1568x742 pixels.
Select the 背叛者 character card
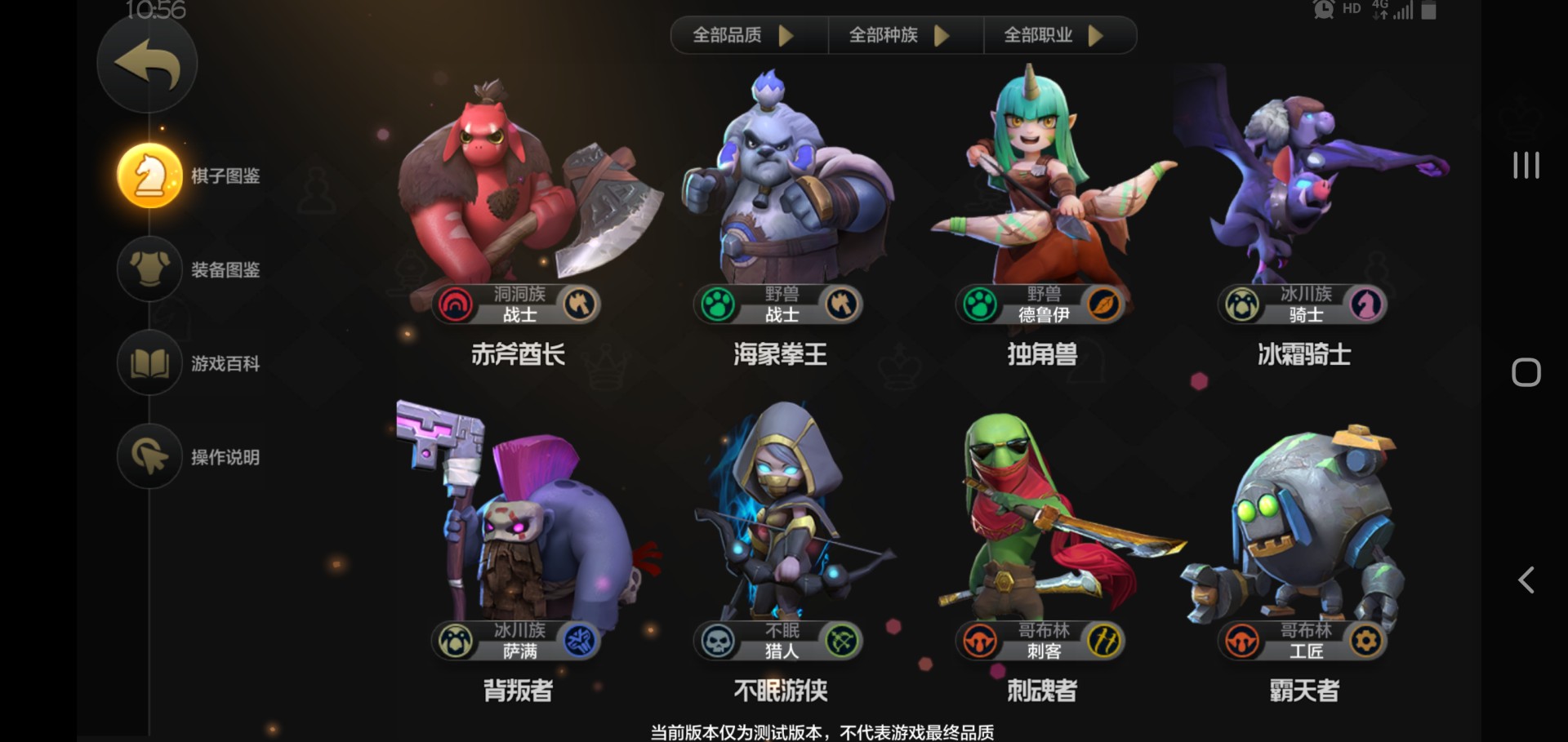[514, 531]
